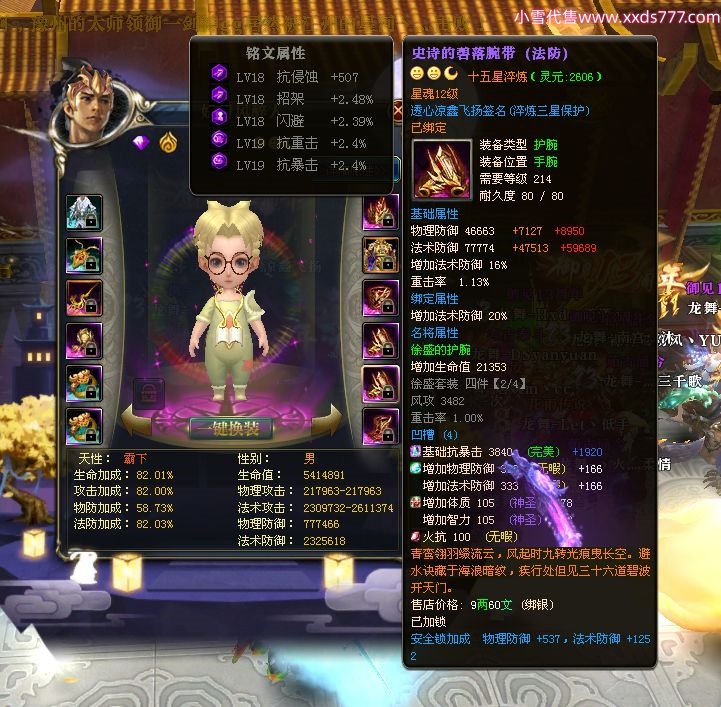Viewport: 721px width, 707px height.
Task: Click the orange flame icon
Action: click(x=167, y=141)
